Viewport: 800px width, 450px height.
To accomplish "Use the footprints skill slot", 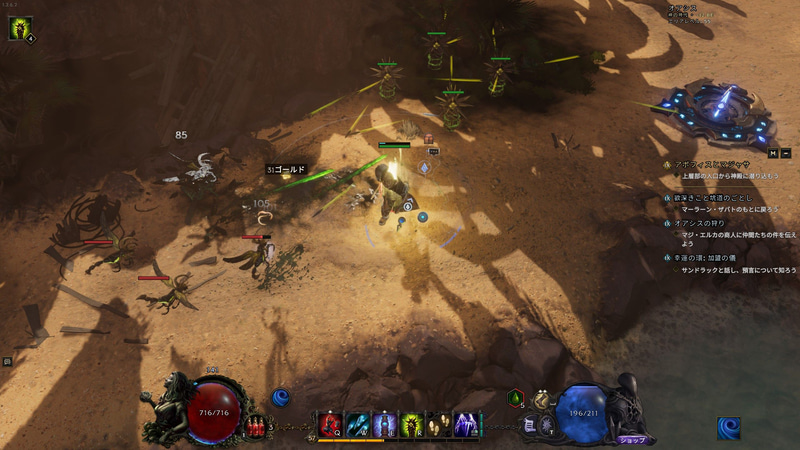I will (438, 425).
